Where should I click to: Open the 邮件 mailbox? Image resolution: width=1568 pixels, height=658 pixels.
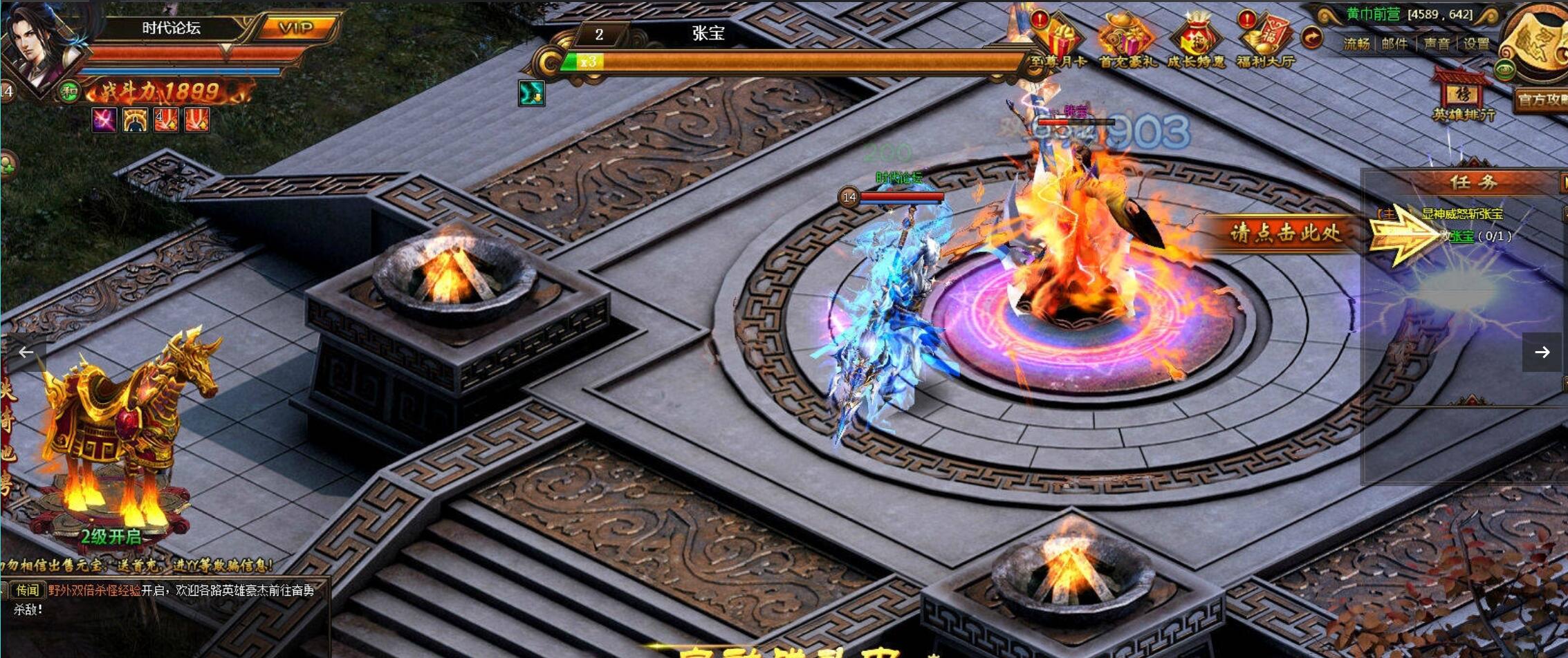click(x=1394, y=44)
